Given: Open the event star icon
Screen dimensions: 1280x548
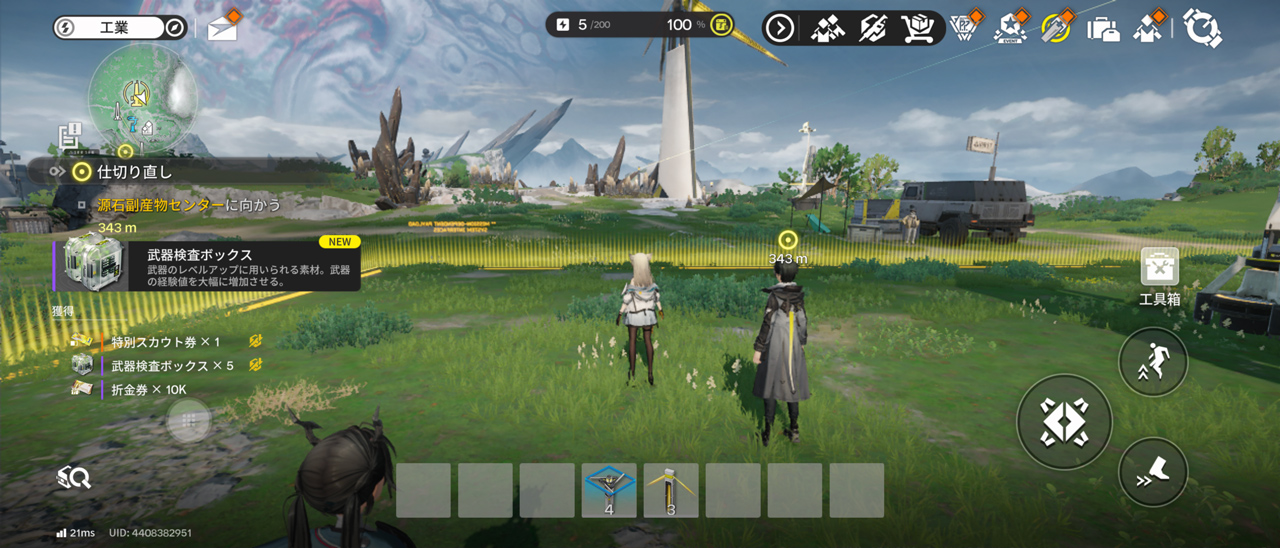Looking at the screenshot, I should (x=1010, y=28).
